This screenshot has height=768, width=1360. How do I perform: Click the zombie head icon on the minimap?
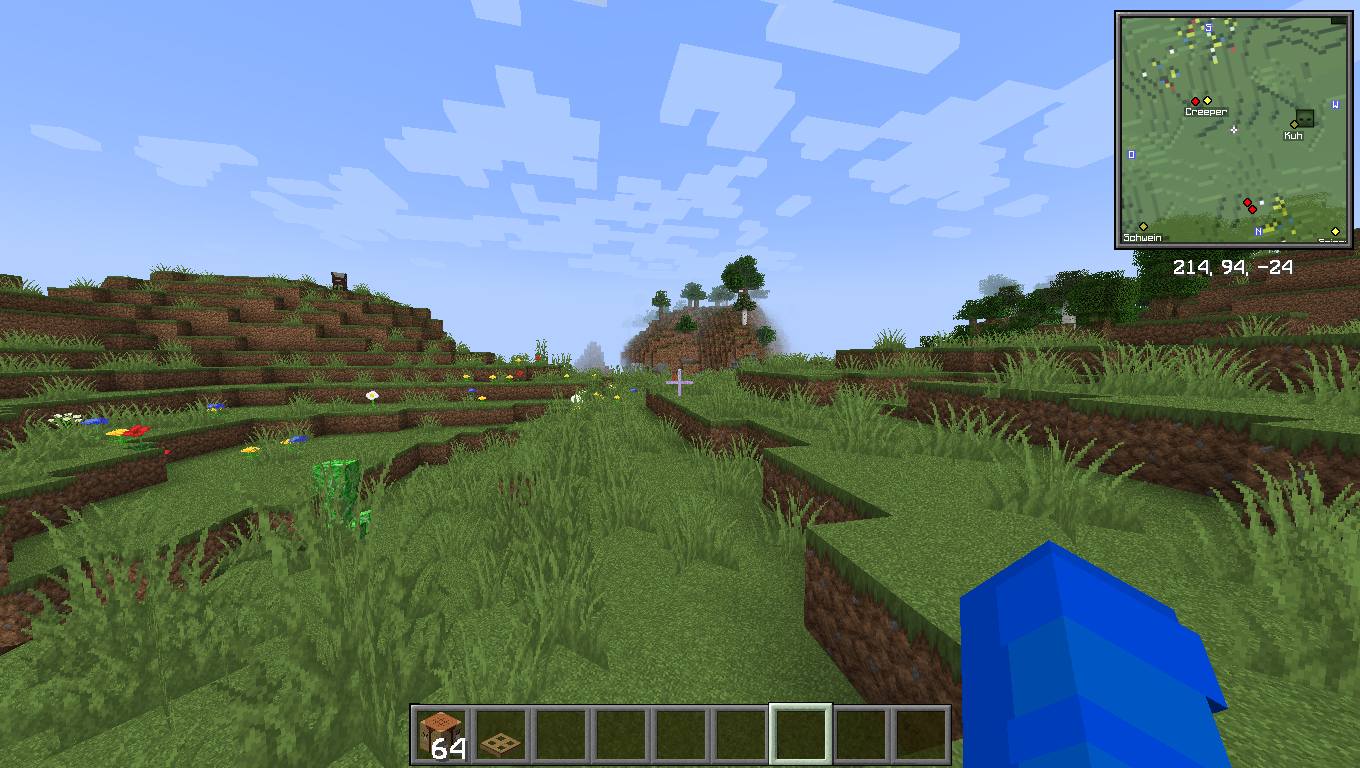pyautogui.click(x=1305, y=119)
